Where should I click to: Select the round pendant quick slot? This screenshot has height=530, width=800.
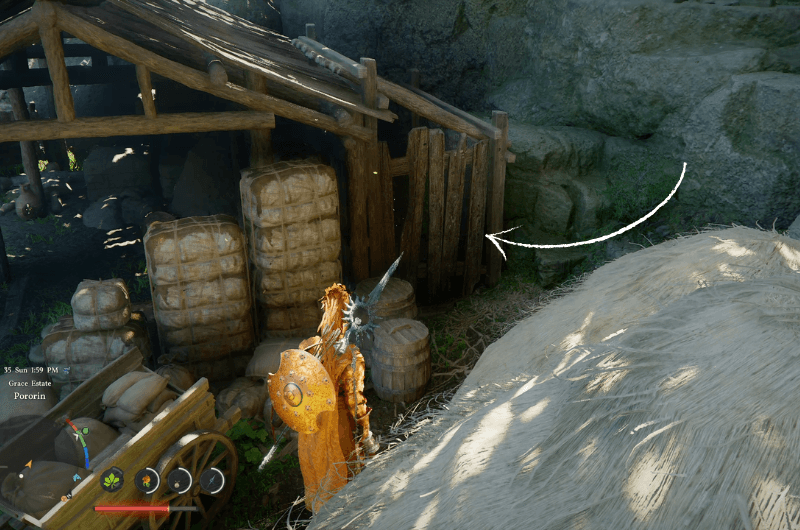(179, 480)
